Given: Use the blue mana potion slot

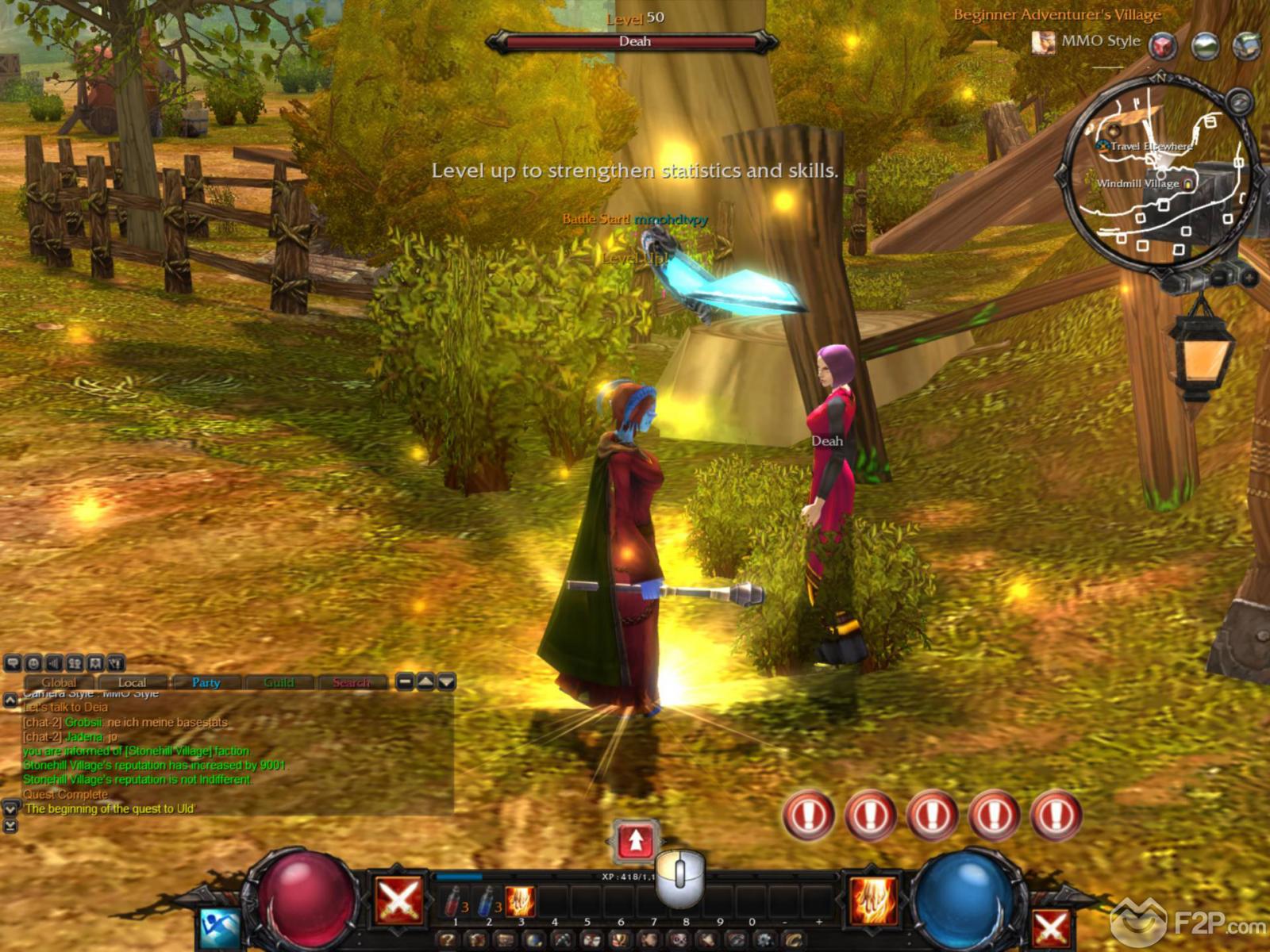Looking at the screenshot, I should tap(487, 901).
